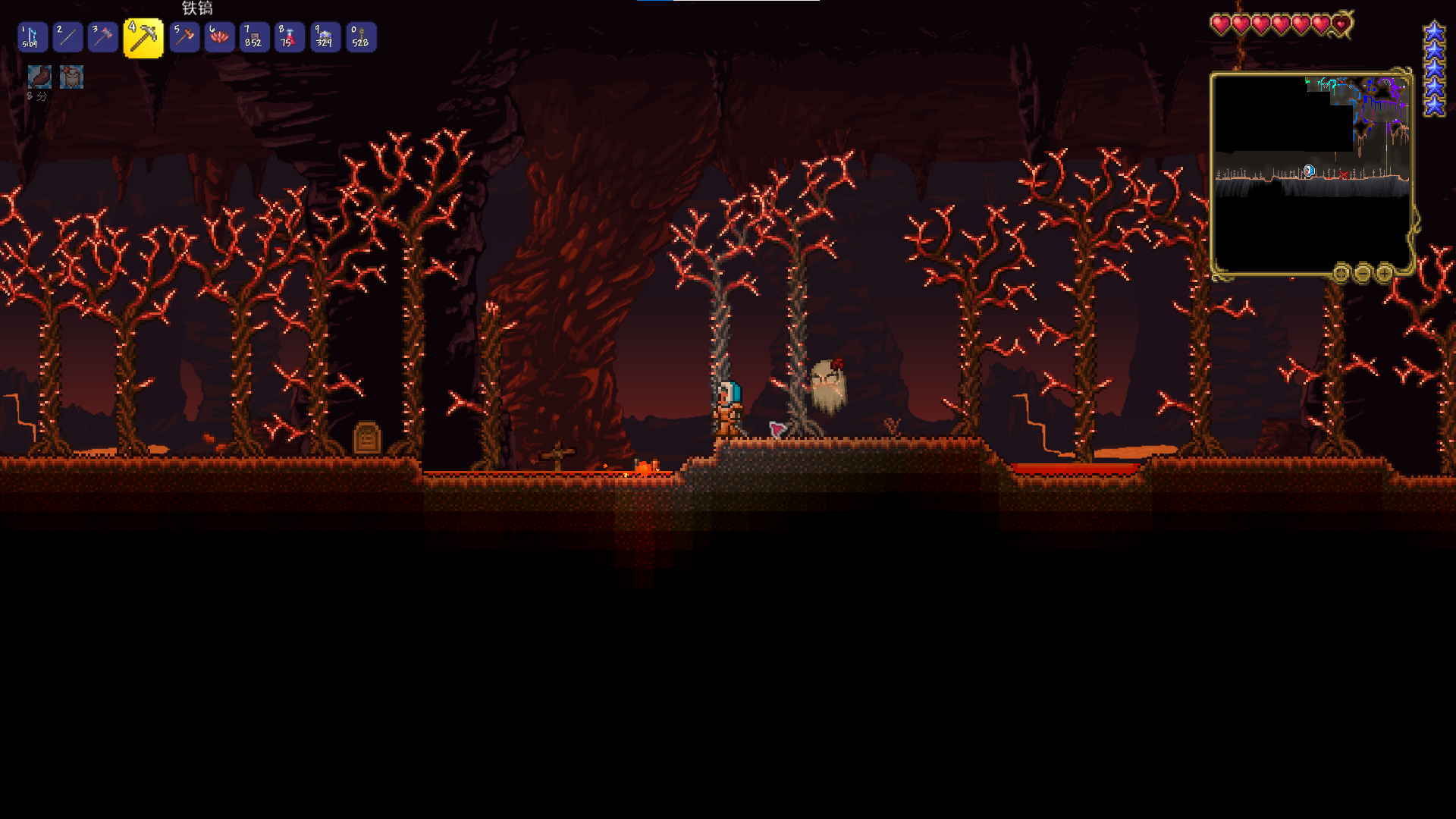Click the red X death marker on minimap
This screenshot has height=819, width=1456.
(1344, 175)
